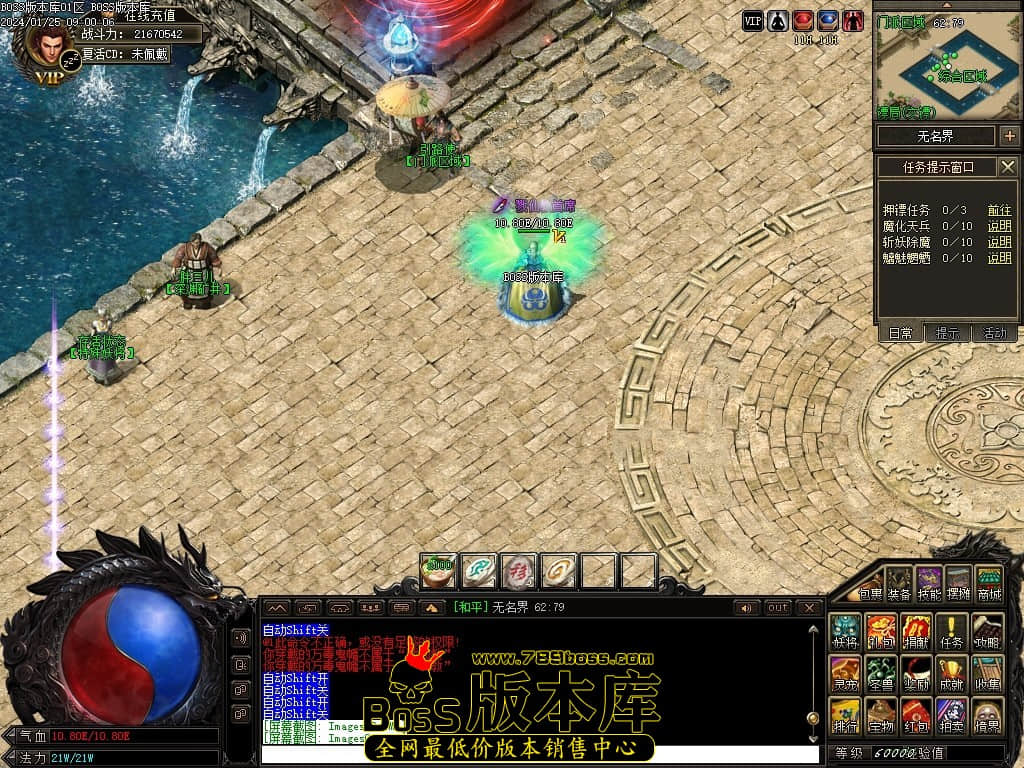The width and height of the screenshot is (1024, 768).
Task: Open the 排行 ranking icon
Action: click(845, 714)
